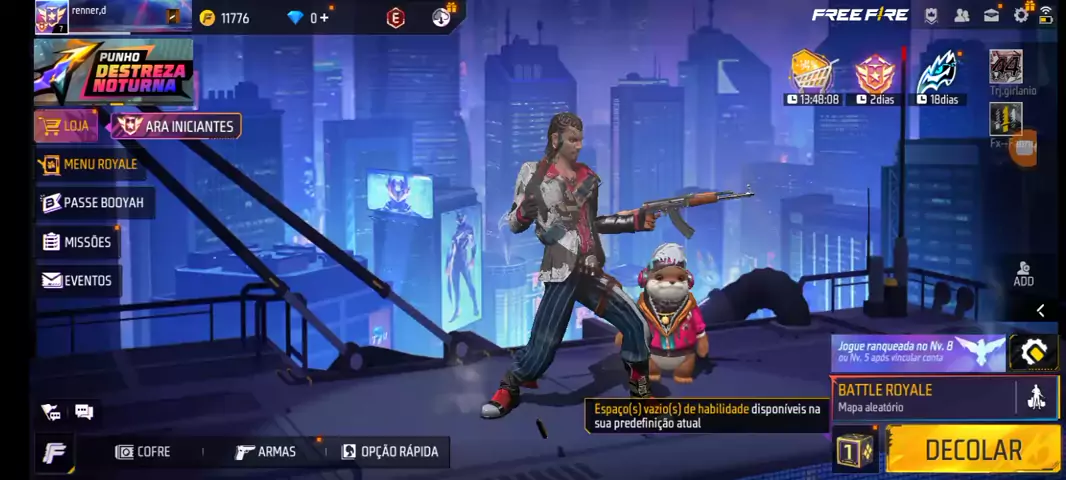Open OPÇÃO RÁPIDA quick option
This screenshot has height=480, width=1066.
390,452
